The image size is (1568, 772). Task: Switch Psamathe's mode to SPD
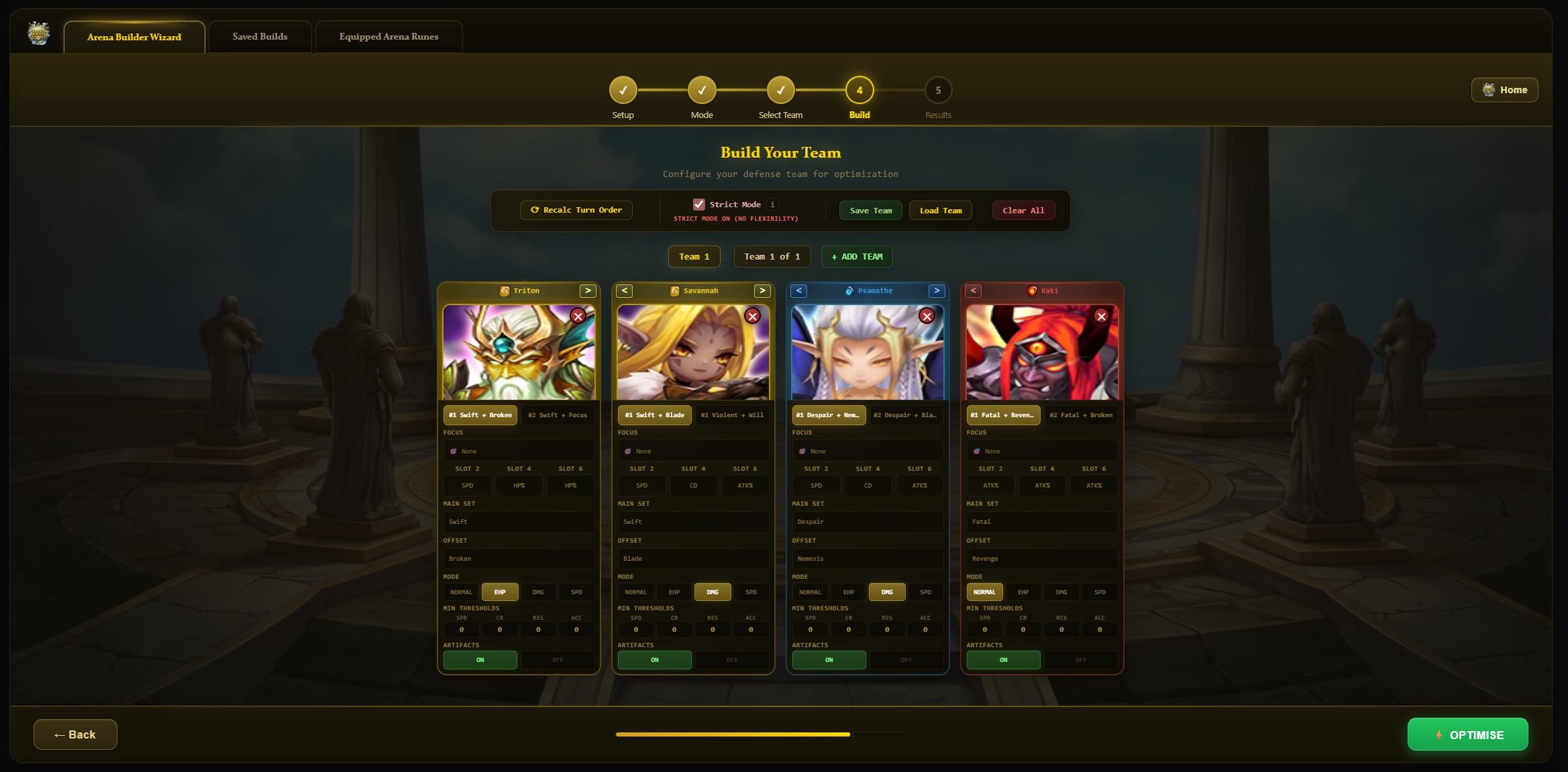point(925,592)
